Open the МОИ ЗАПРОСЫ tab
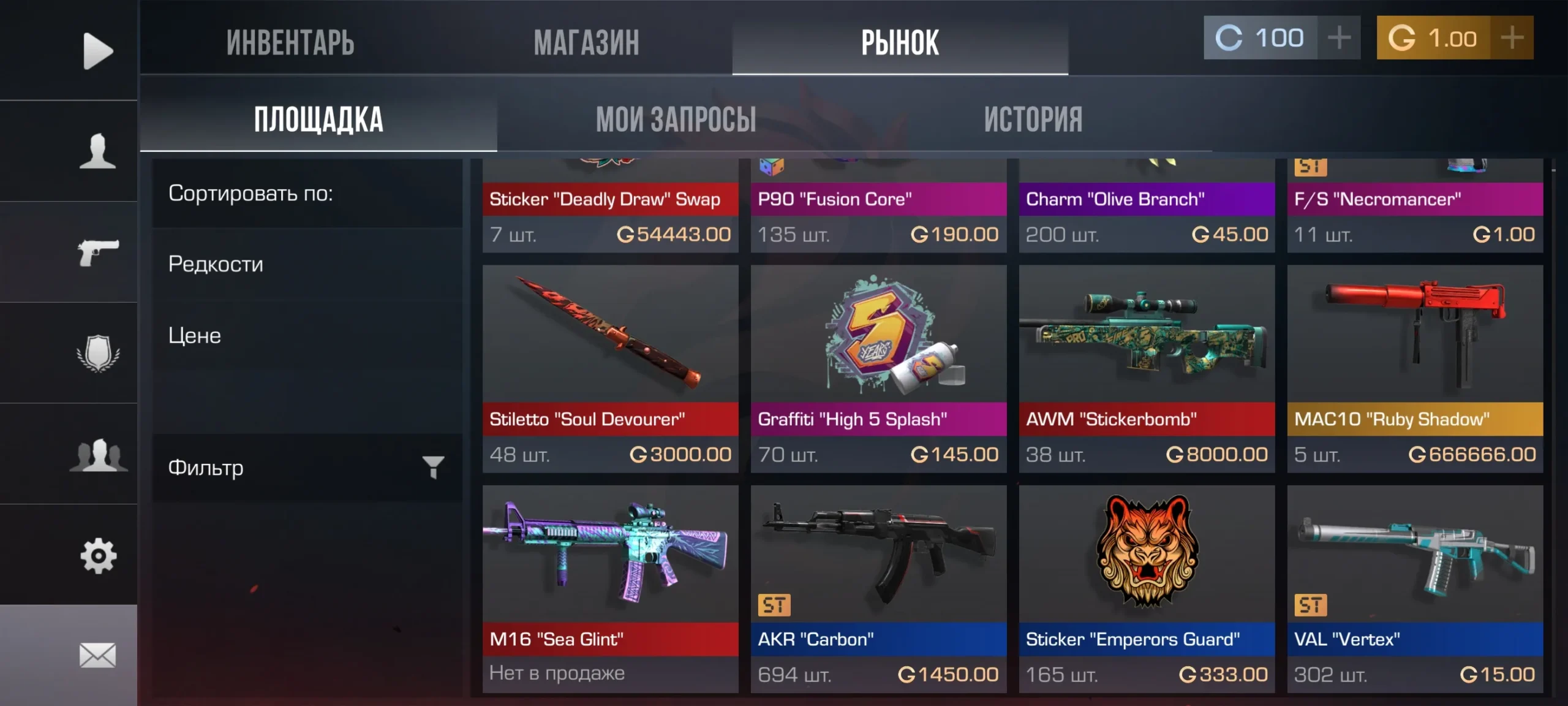 (677, 118)
